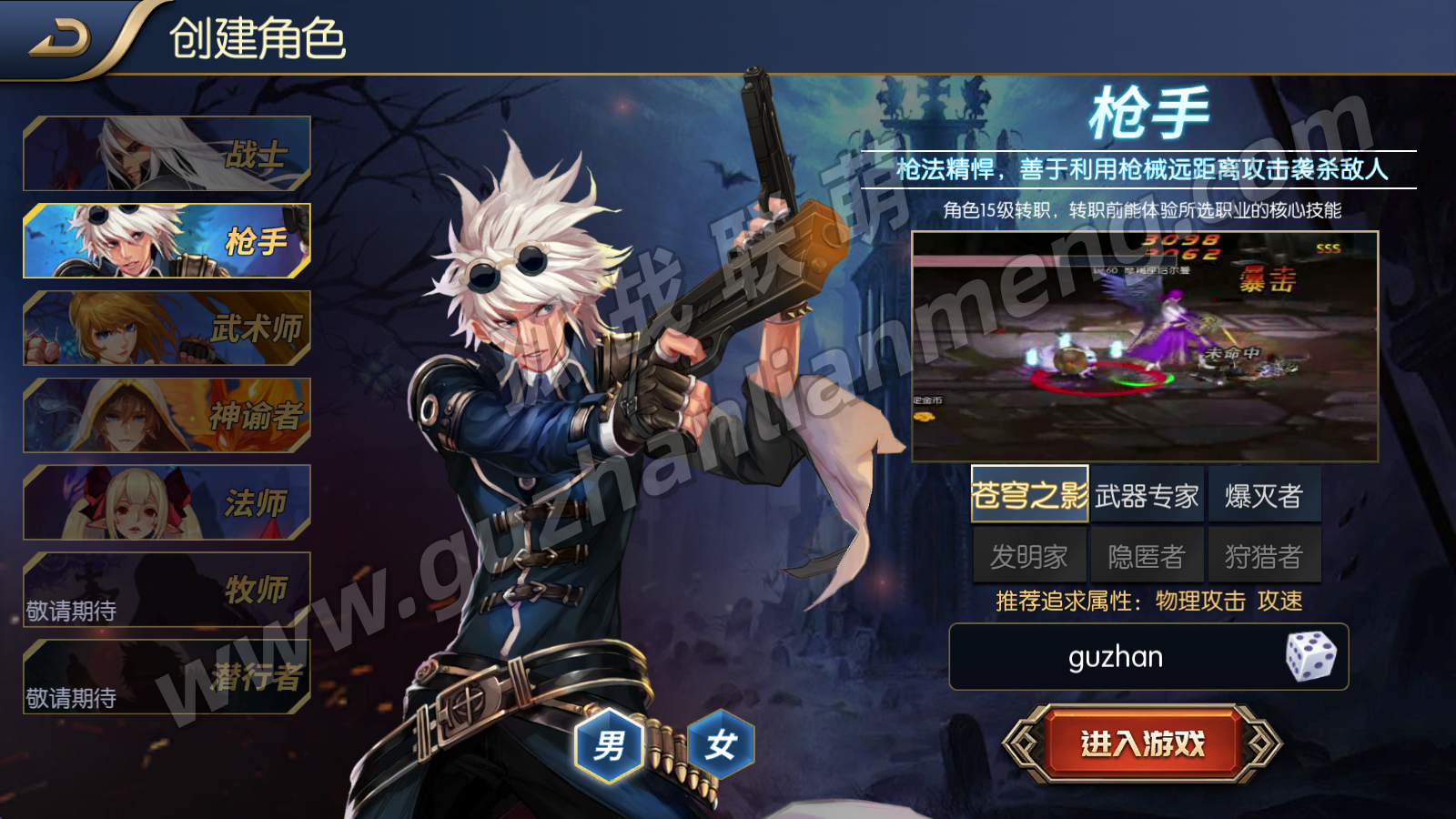Click the character name field showing guzhan

(1115, 657)
